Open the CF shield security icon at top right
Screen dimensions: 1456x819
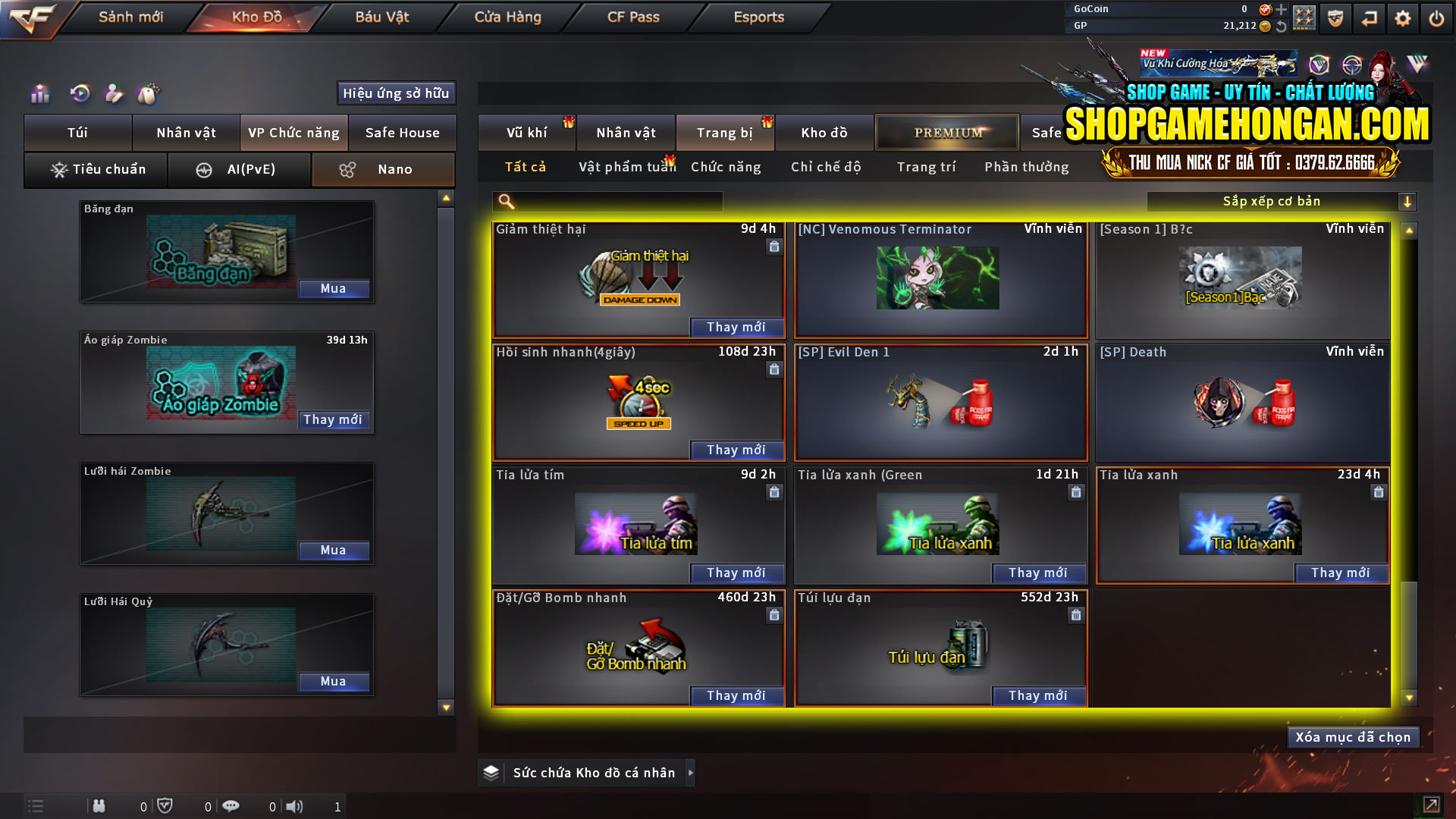click(1334, 17)
